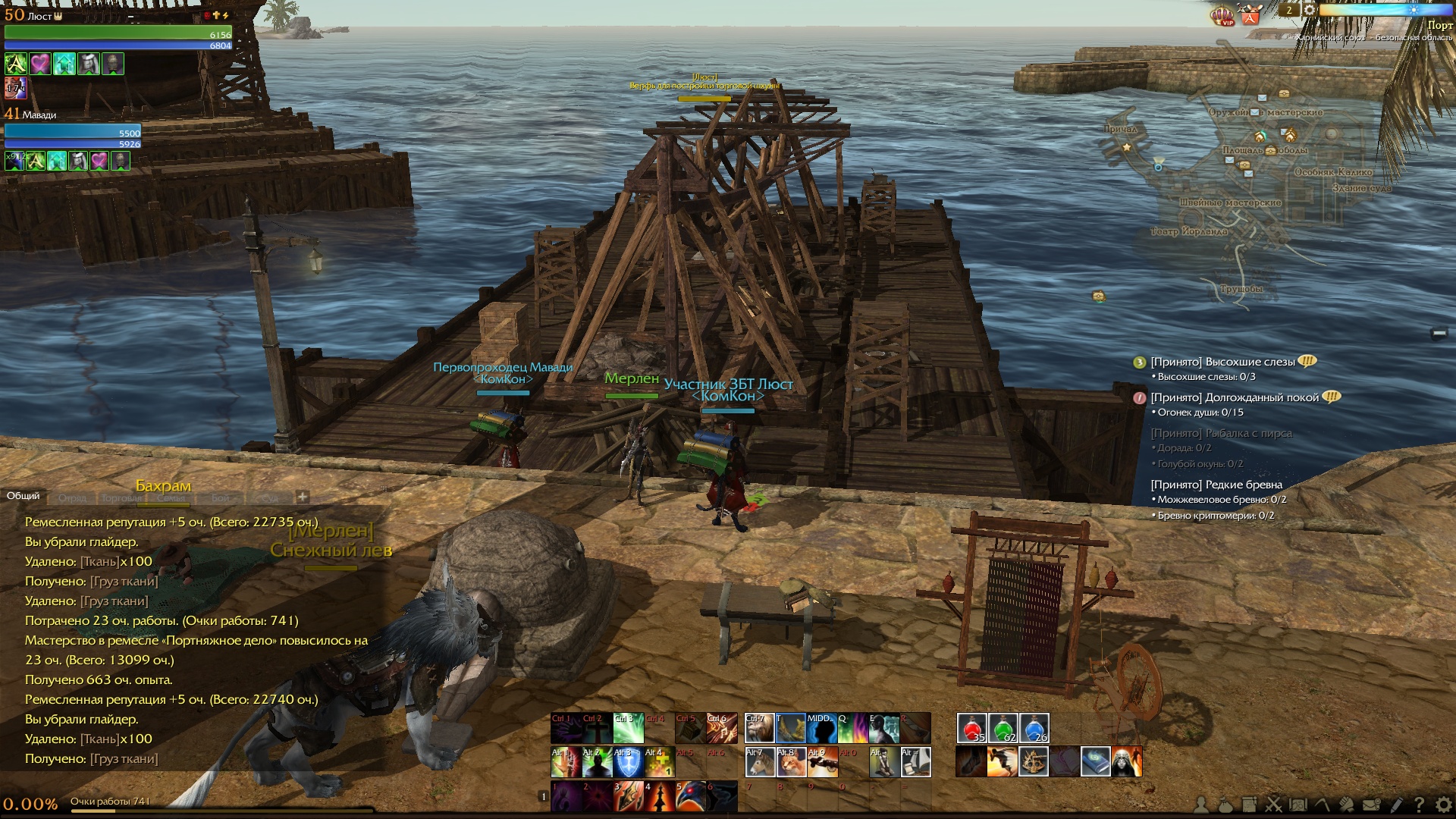The width and height of the screenshot is (1456, 819).
Task: Open the help question mark menu
Action: click(1419, 805)
